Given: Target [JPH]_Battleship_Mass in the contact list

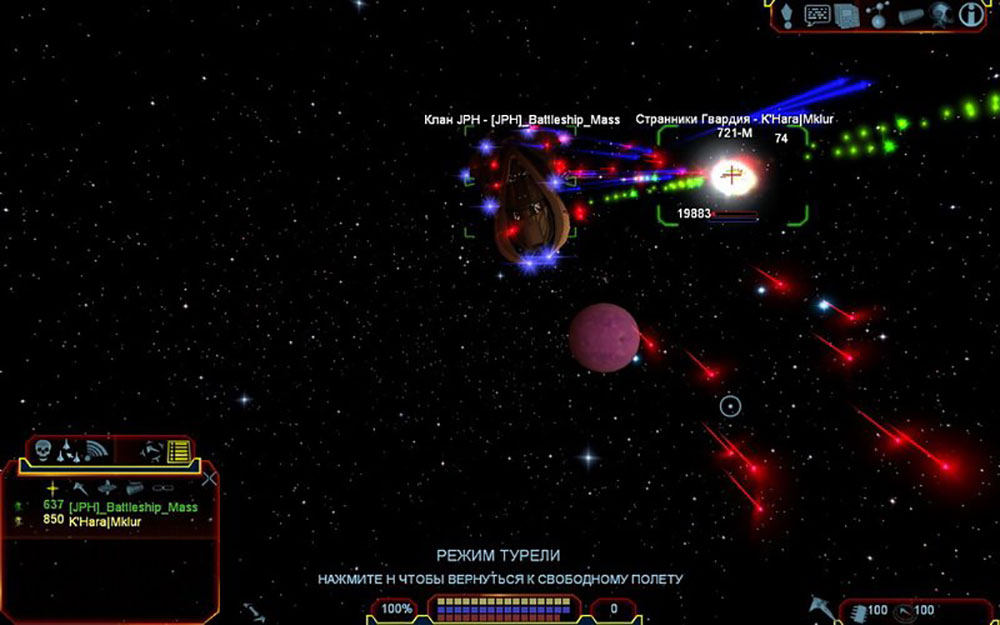Looking at the screenshot, I should [133, 507].
